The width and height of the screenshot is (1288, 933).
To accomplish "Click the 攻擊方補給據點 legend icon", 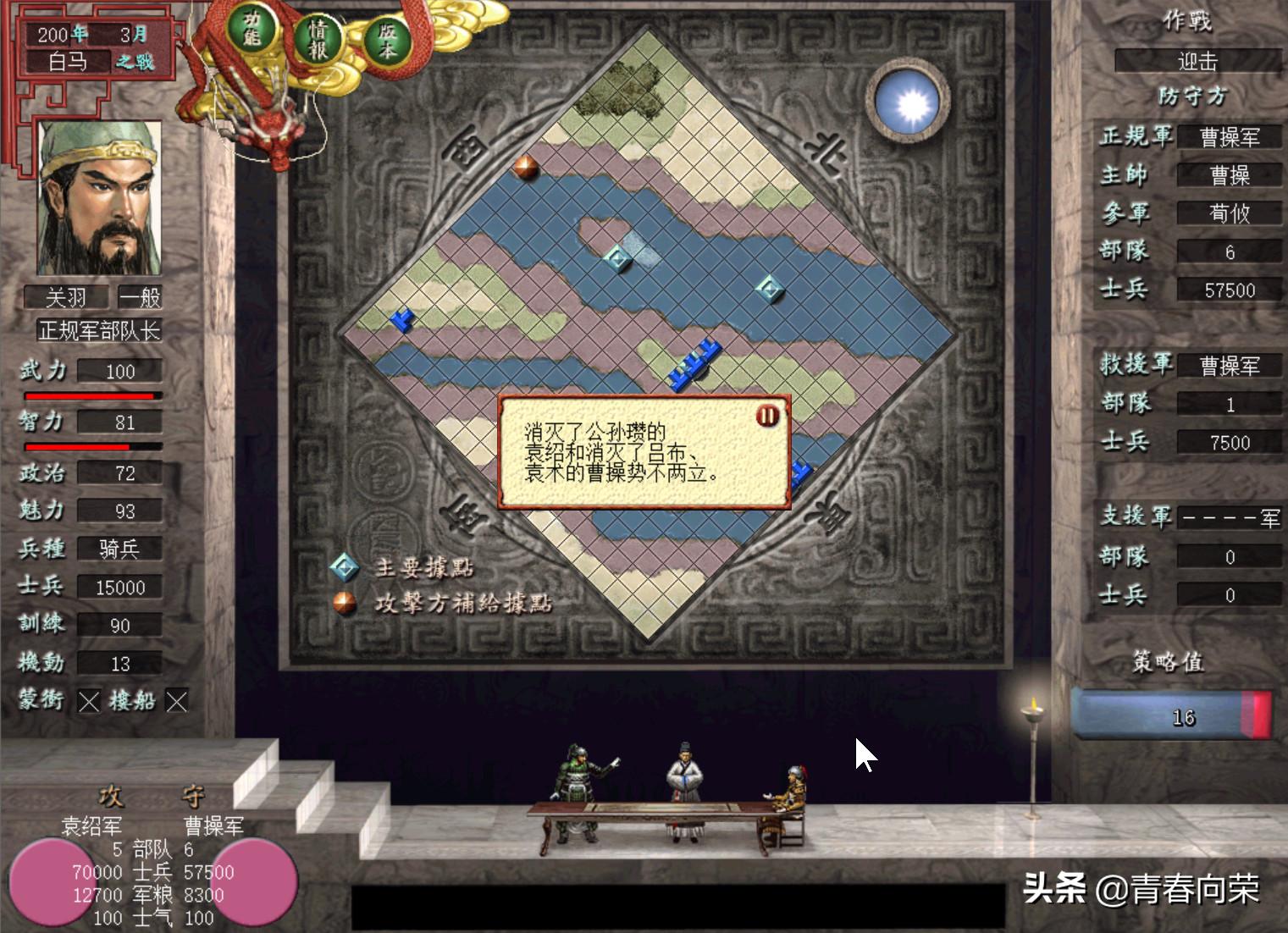I will pyautogui.click(x=346, y=603).
